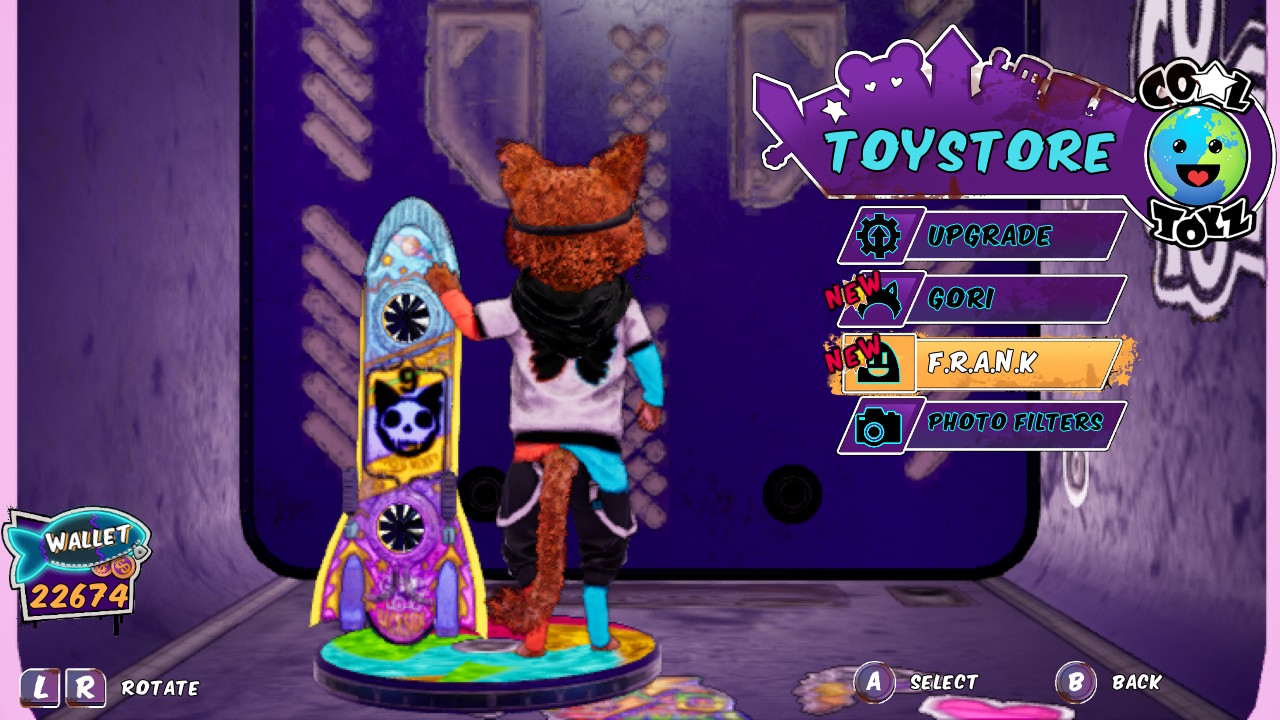The image size is (1280, 720).
Task: Click the Rotate label next to L R
Action: [x=160, y=688]
